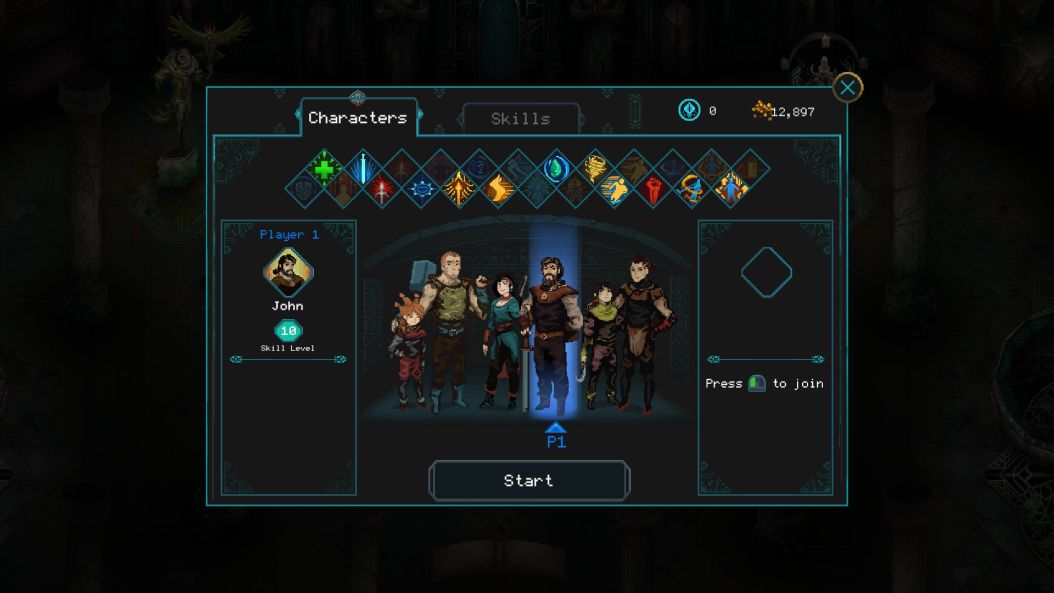Select the small red-haired child character
This screenshot has height=593, width=1054.
pos(408,350)
